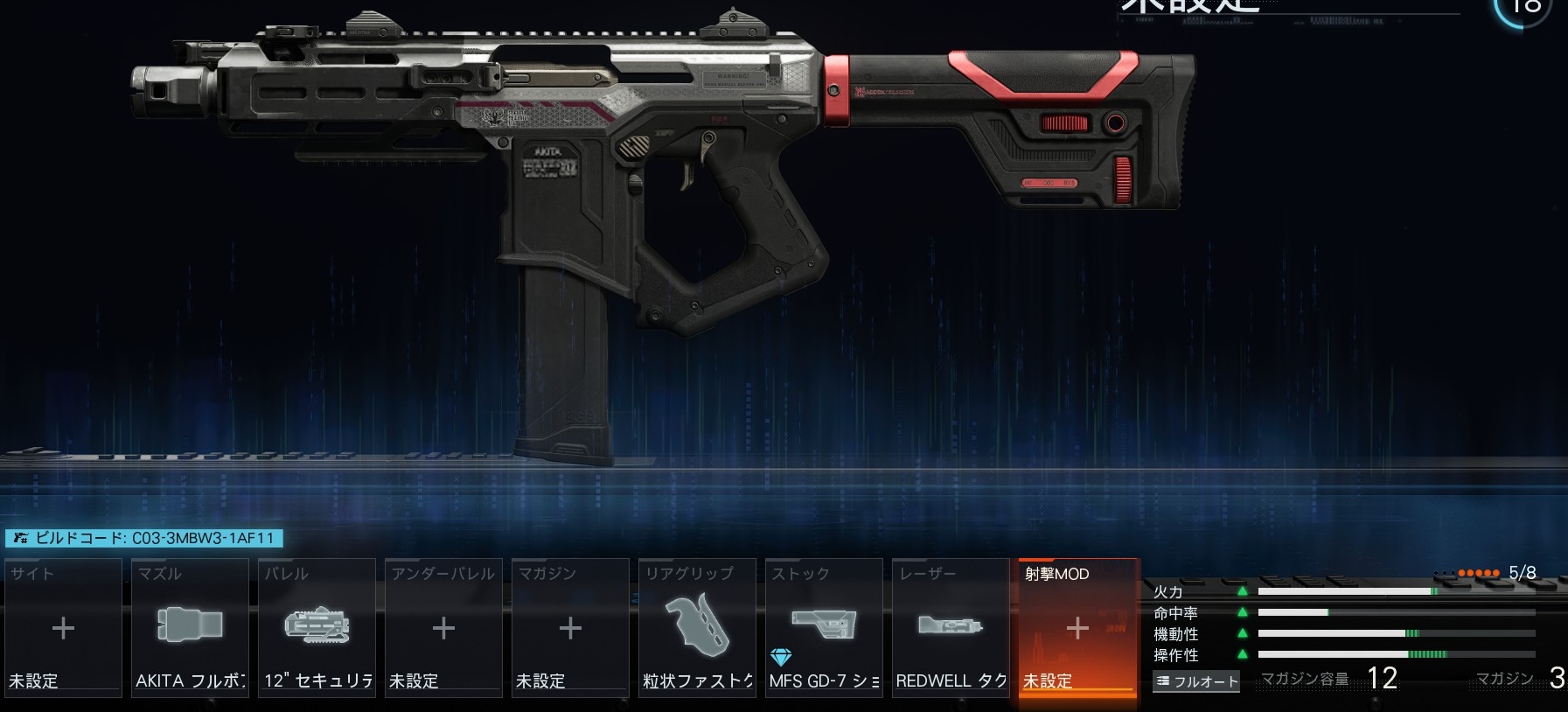Open the バレル slot with 12" barrel
The width and height of the screenshot is (1568, 712).
(x=317, y=628)
